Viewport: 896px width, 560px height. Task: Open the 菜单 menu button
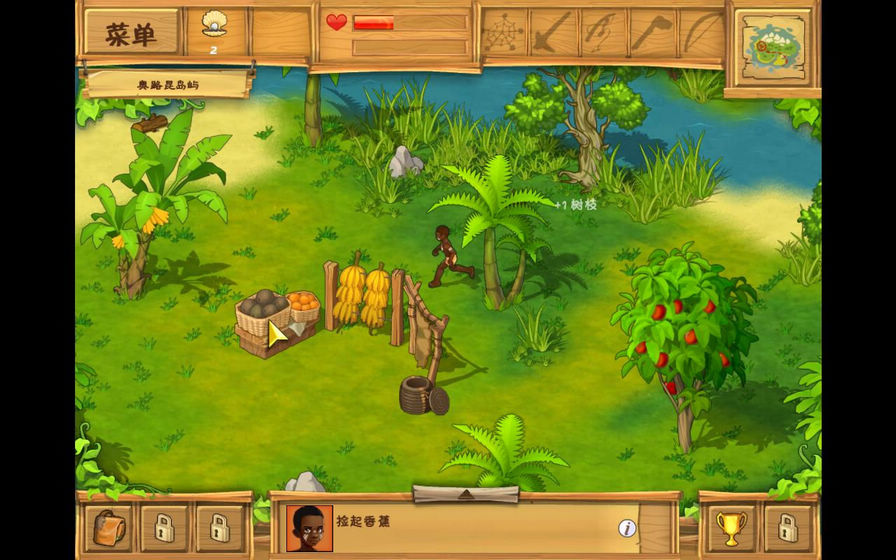click(131, 33)
